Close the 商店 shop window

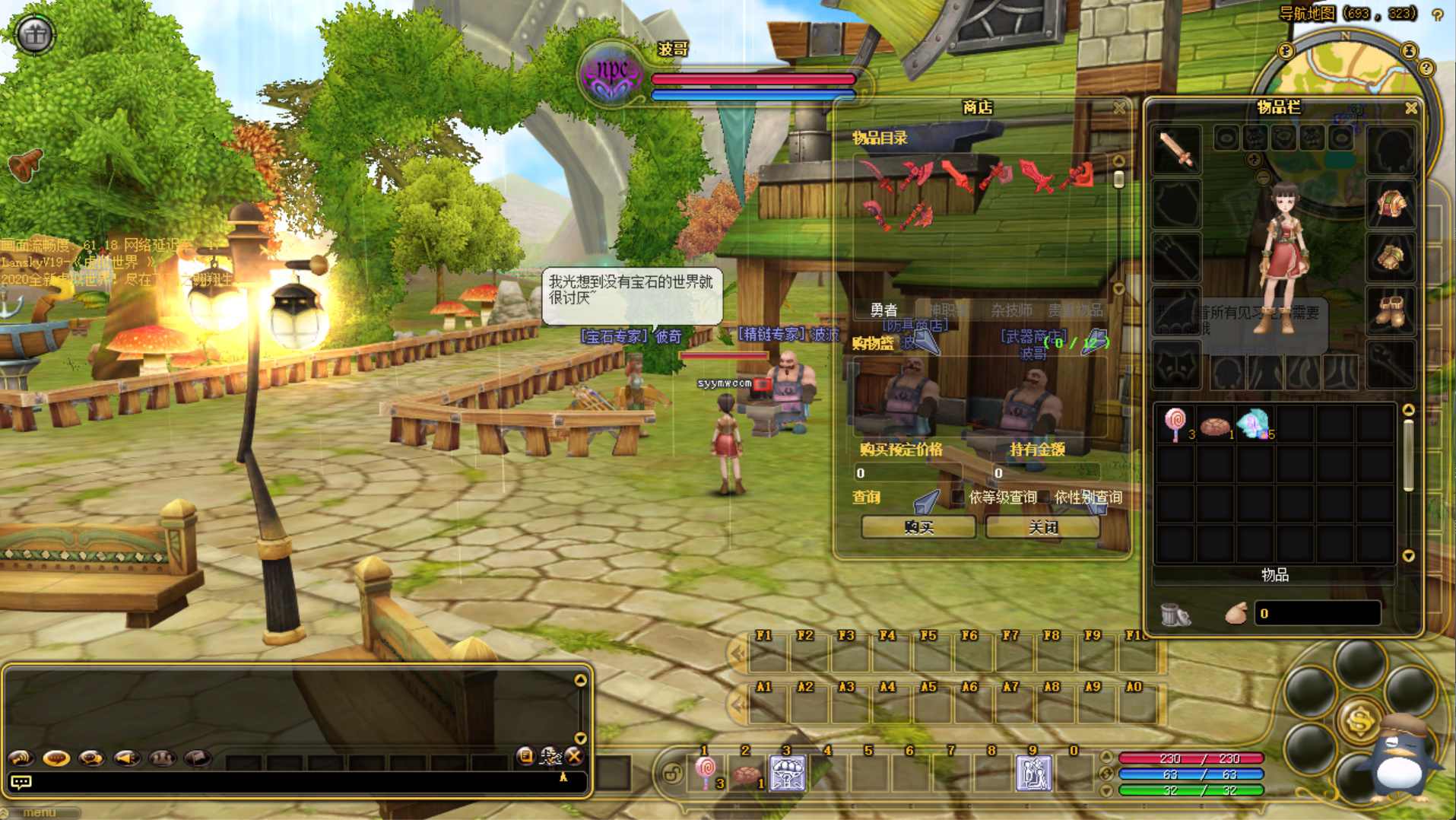click(1119, 108)
